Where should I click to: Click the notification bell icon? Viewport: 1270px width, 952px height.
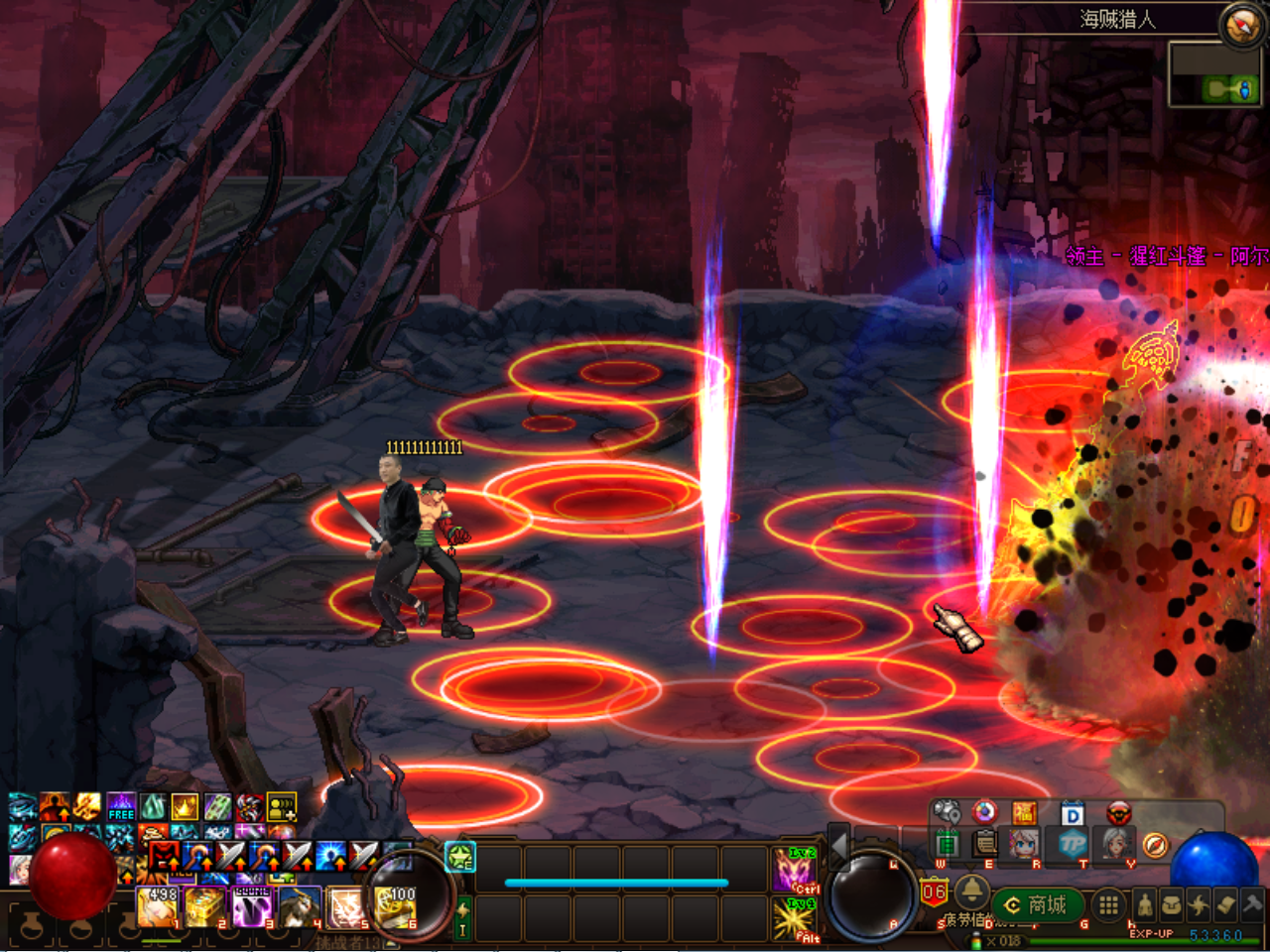click(x=971, y=890)
